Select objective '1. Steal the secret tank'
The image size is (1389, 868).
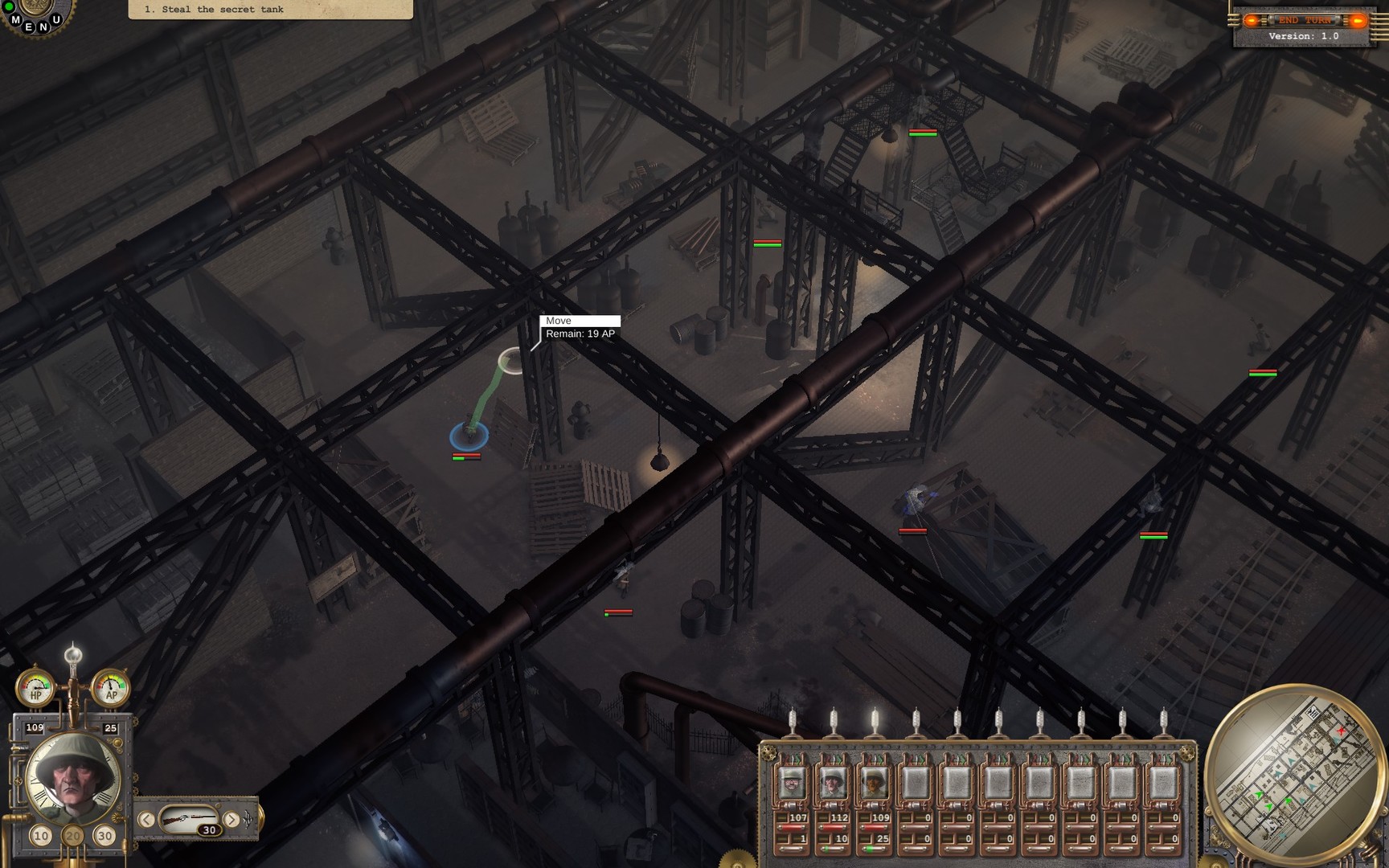tap(214, 9)
